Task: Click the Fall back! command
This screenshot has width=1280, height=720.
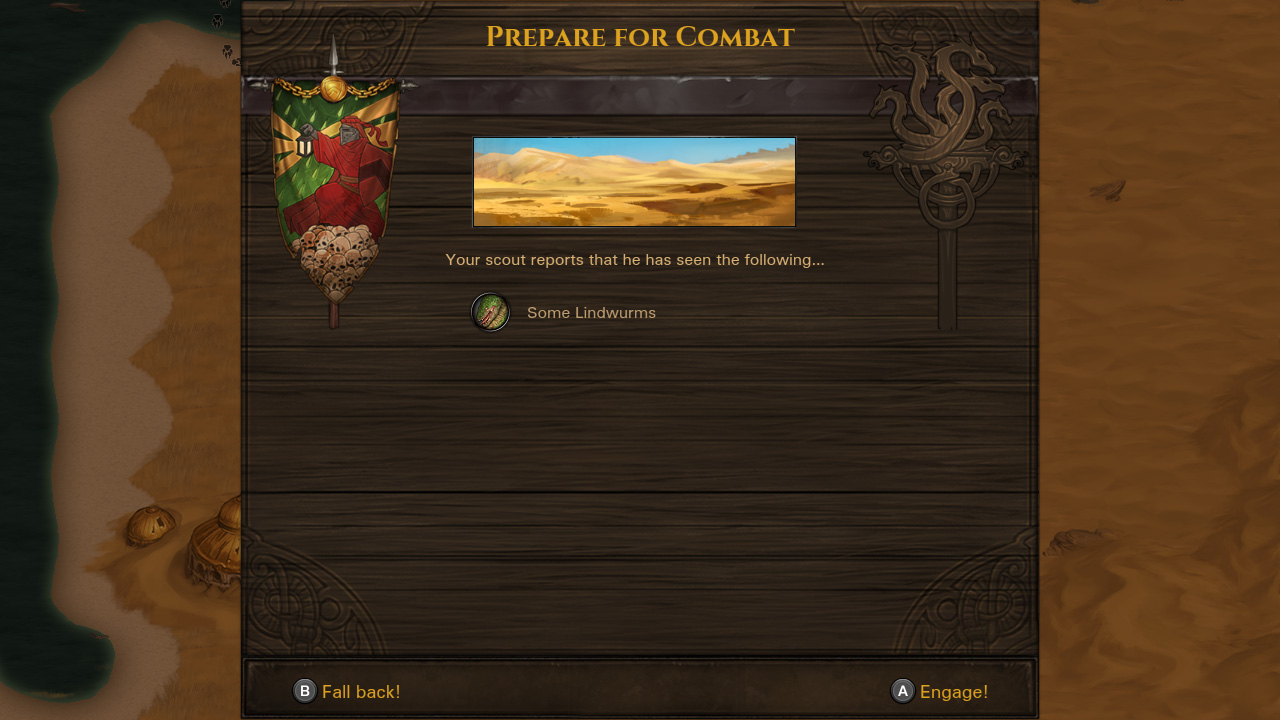Action: 360,691
